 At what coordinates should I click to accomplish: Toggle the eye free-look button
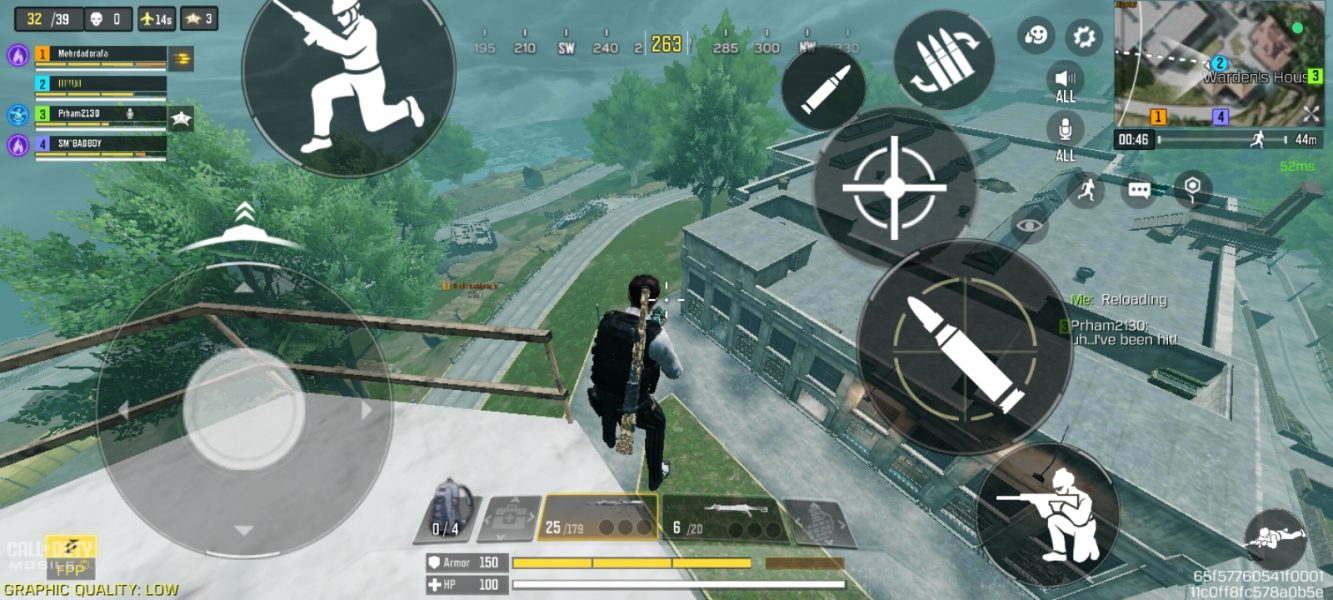coord(1032,226)
